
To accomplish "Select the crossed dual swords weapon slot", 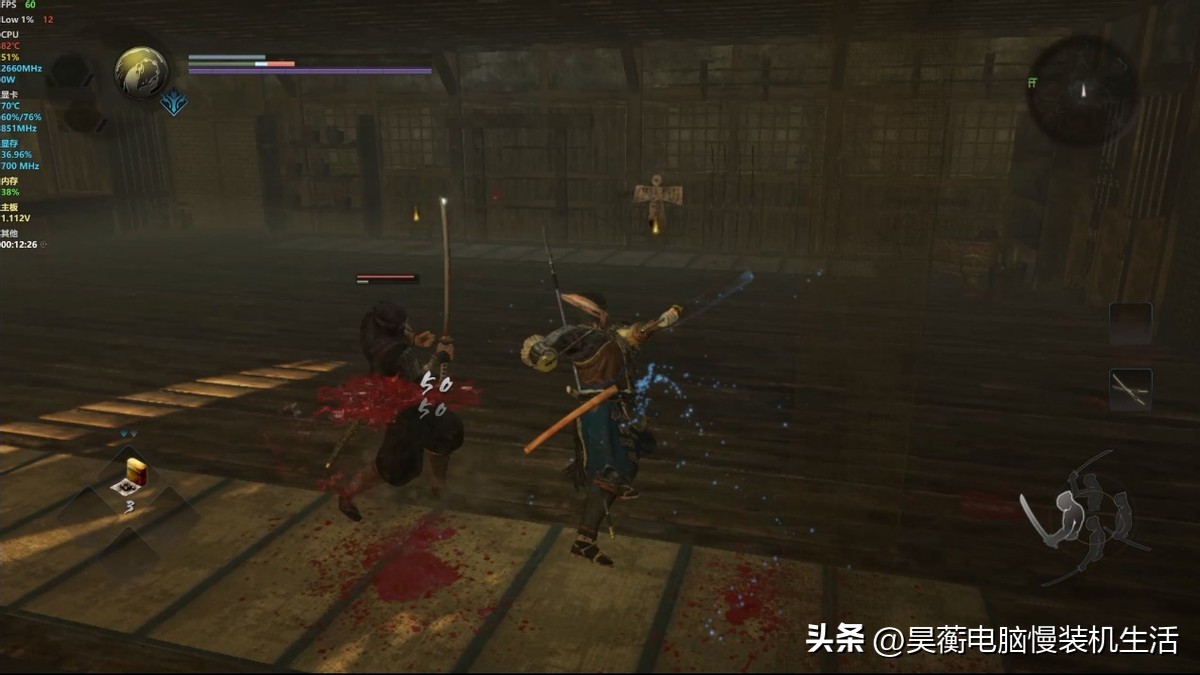I will pyautogui.click(x=1130, y=388).
